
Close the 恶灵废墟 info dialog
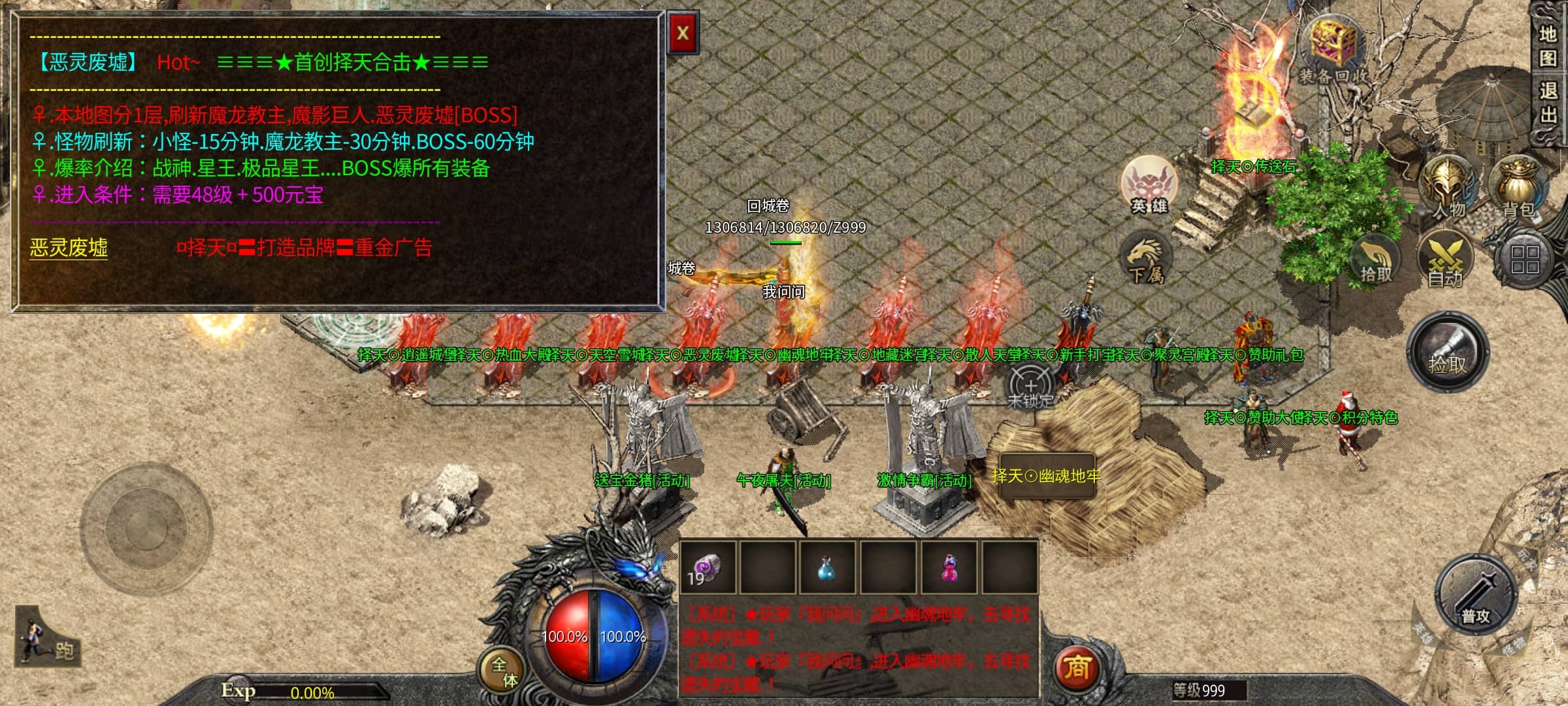click(683, 33)
